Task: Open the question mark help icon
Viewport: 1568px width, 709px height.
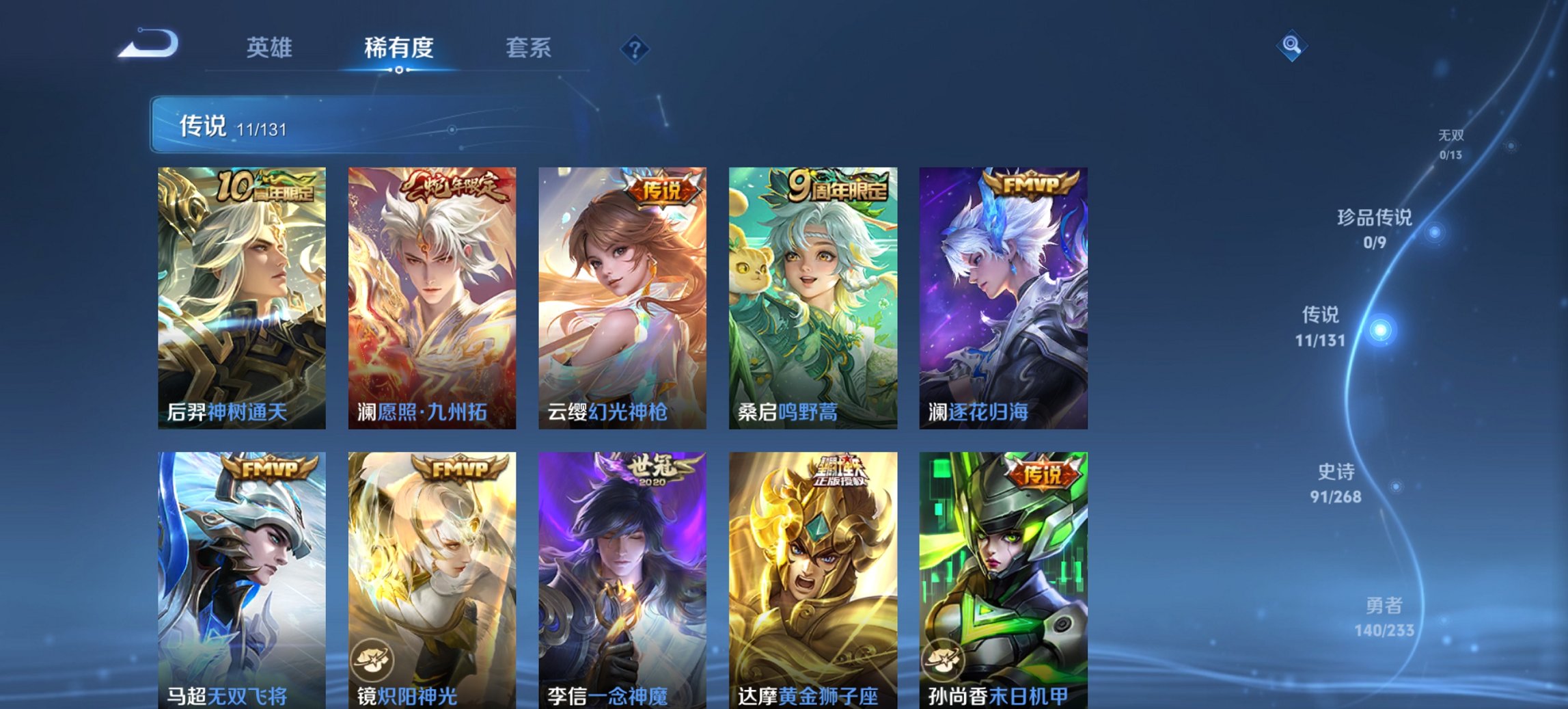Action: (x=635, y=48)
